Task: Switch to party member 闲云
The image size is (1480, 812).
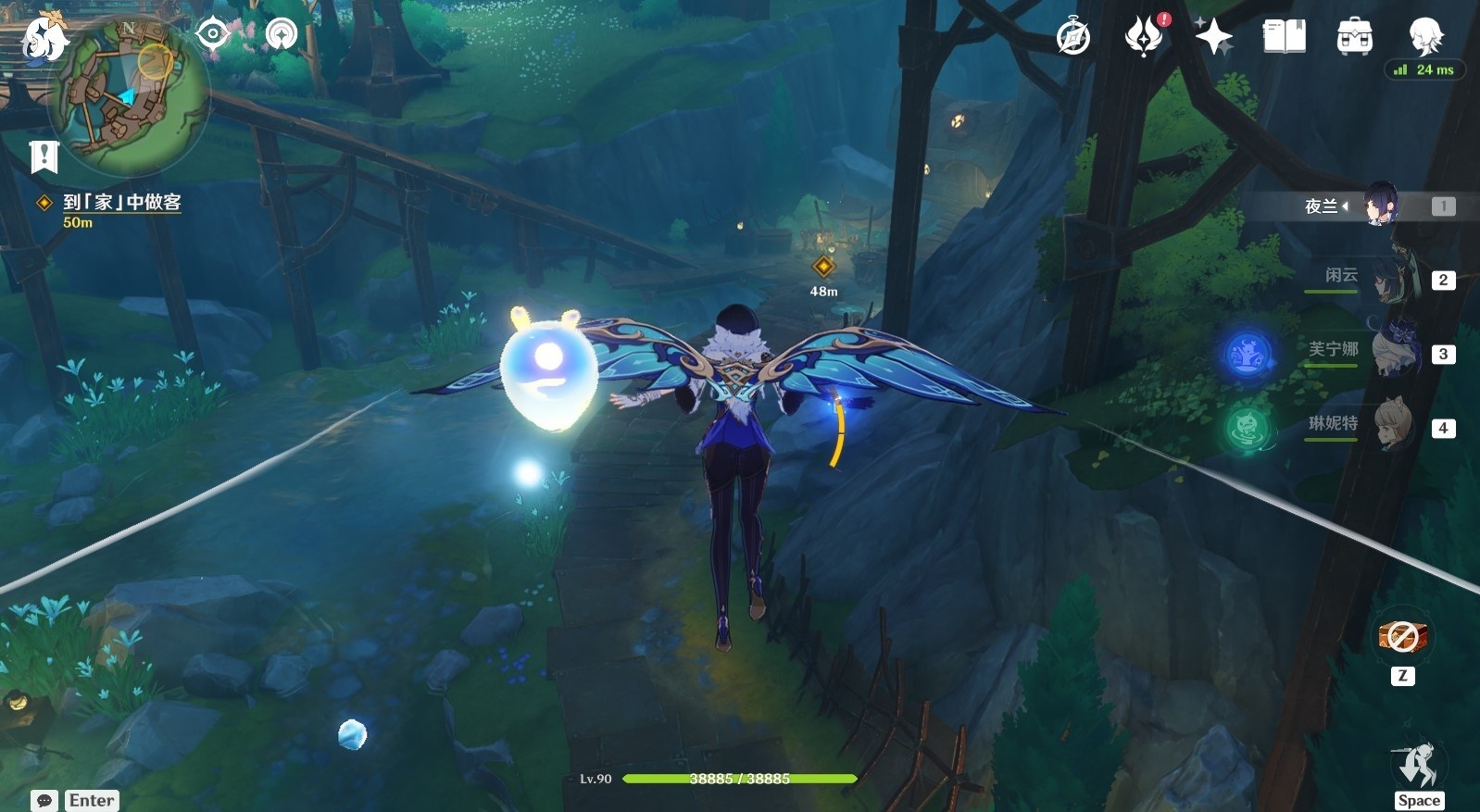Action: [x=1389, y=279]
